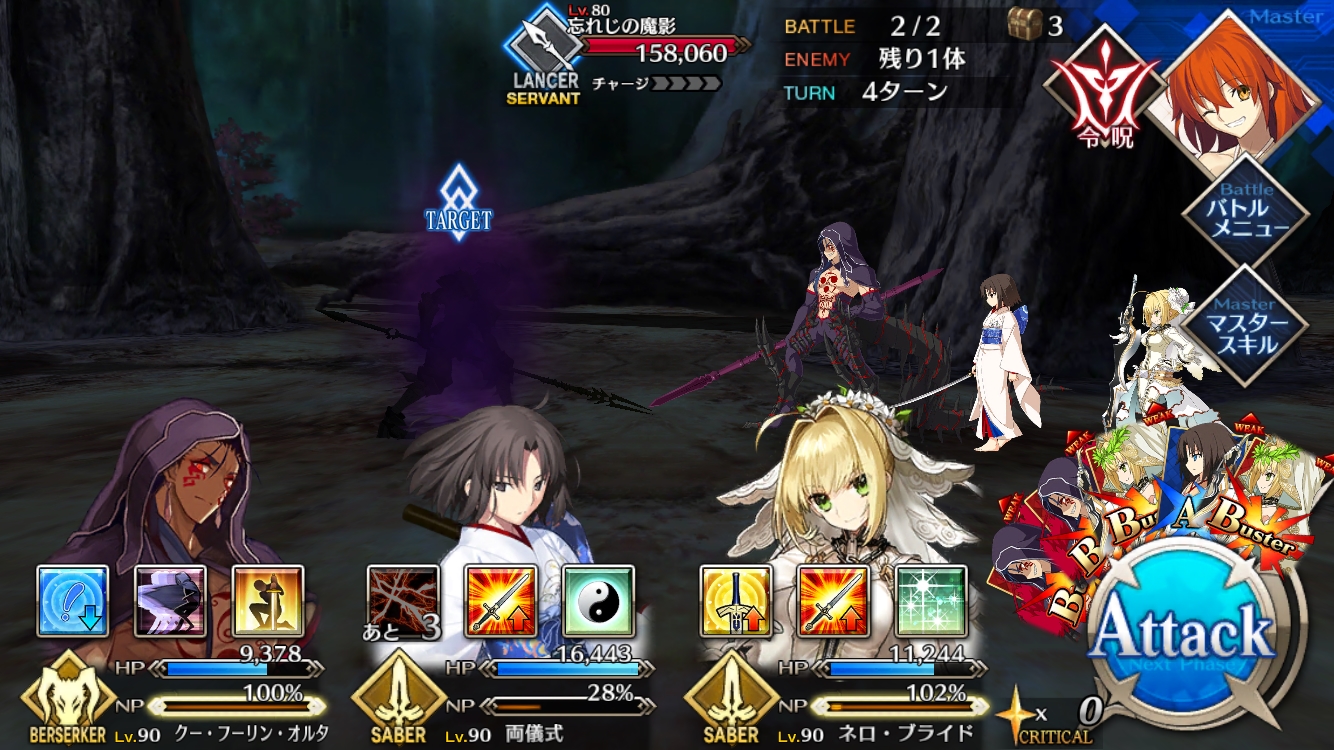Activate Nero Bride's golden sword skill

736,601
